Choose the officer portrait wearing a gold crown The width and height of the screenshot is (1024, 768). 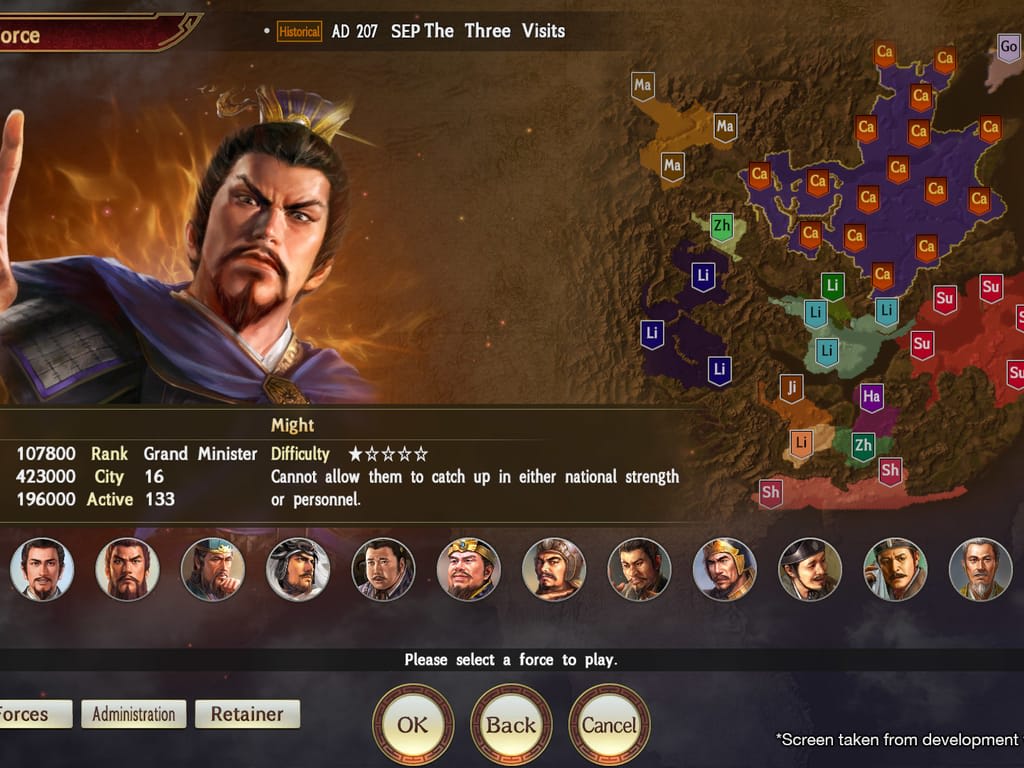tap(468, 569)
